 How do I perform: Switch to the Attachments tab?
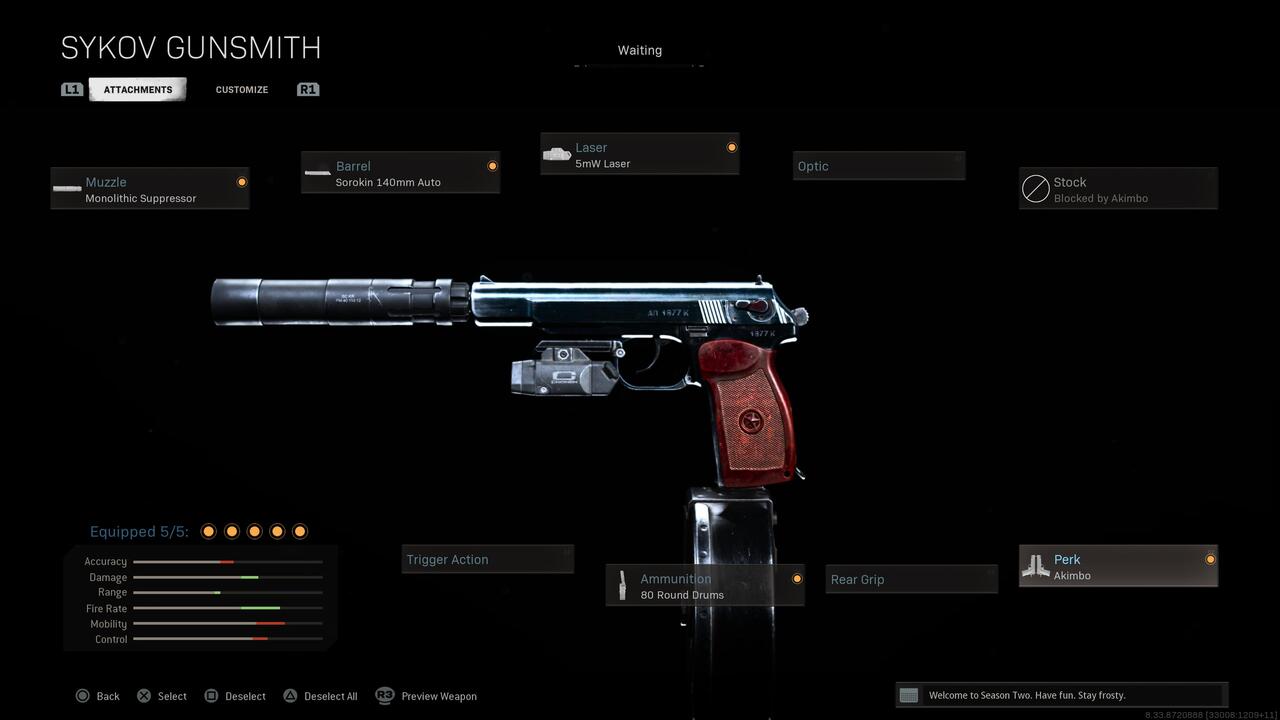point(138,89)
